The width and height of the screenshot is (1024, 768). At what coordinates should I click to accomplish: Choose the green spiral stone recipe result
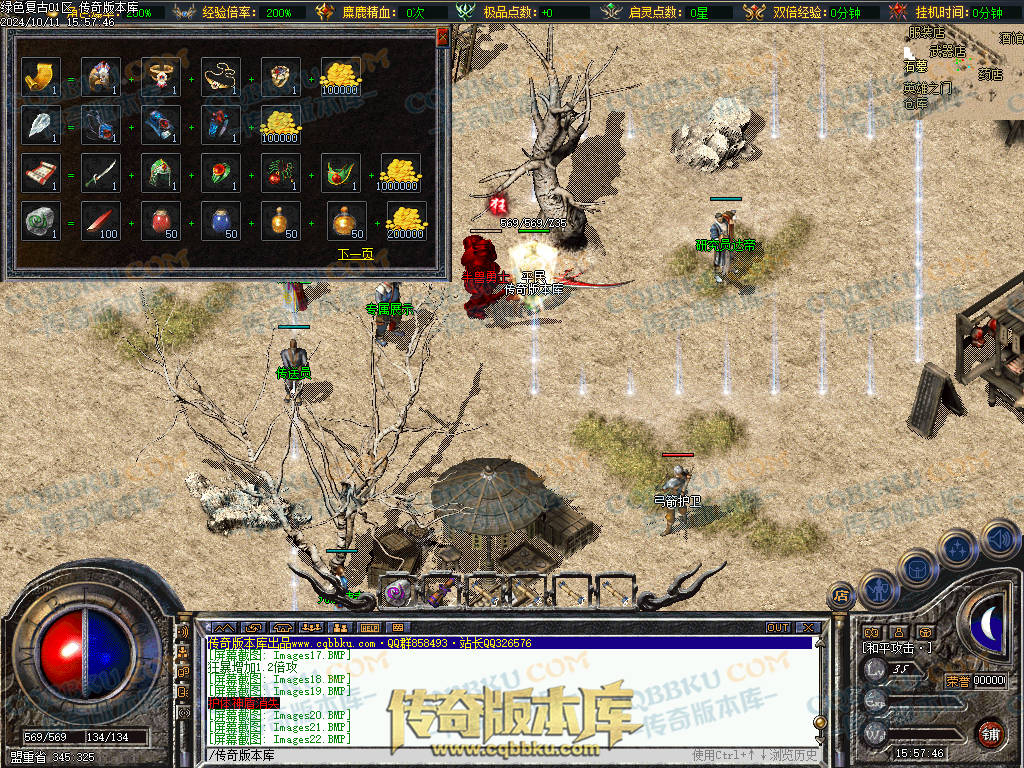pos(41,221)
